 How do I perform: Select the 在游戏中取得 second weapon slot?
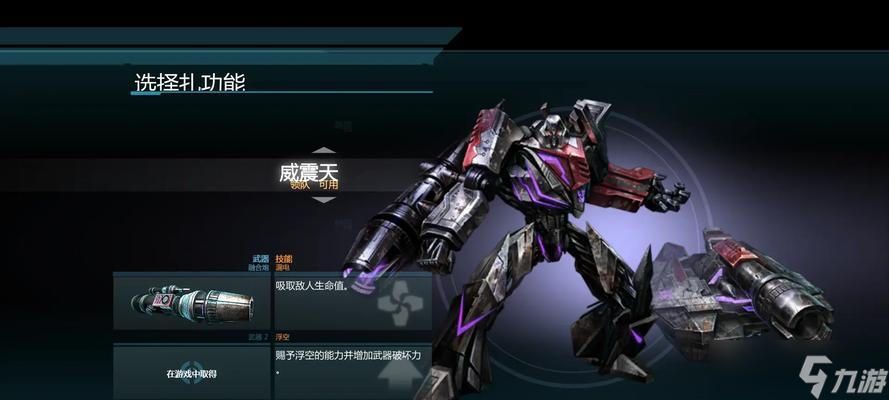point(191,372)
